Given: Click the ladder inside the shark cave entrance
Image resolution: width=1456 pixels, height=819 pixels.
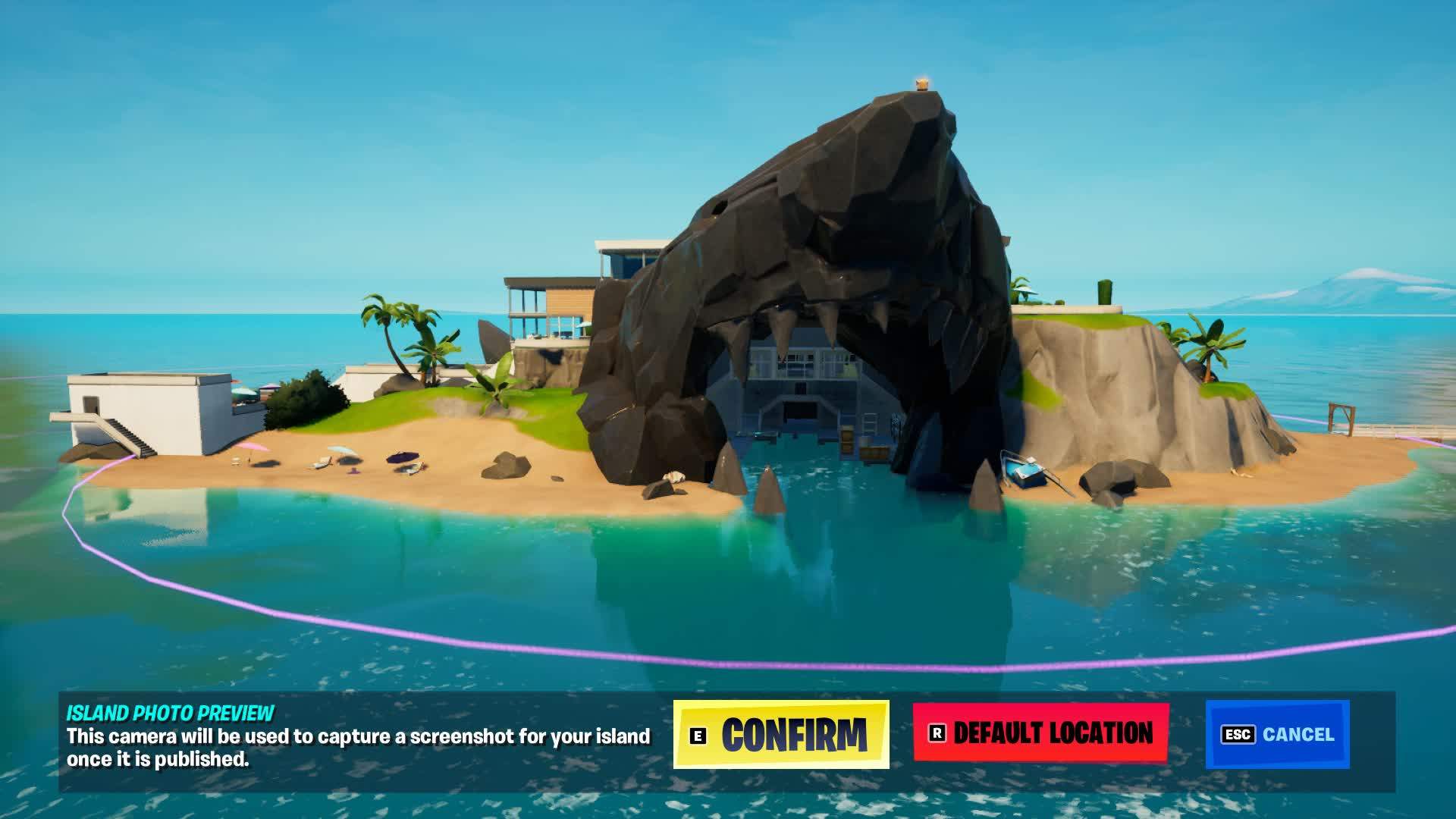Looking at the screenshot, I should (x=869, y=422).
